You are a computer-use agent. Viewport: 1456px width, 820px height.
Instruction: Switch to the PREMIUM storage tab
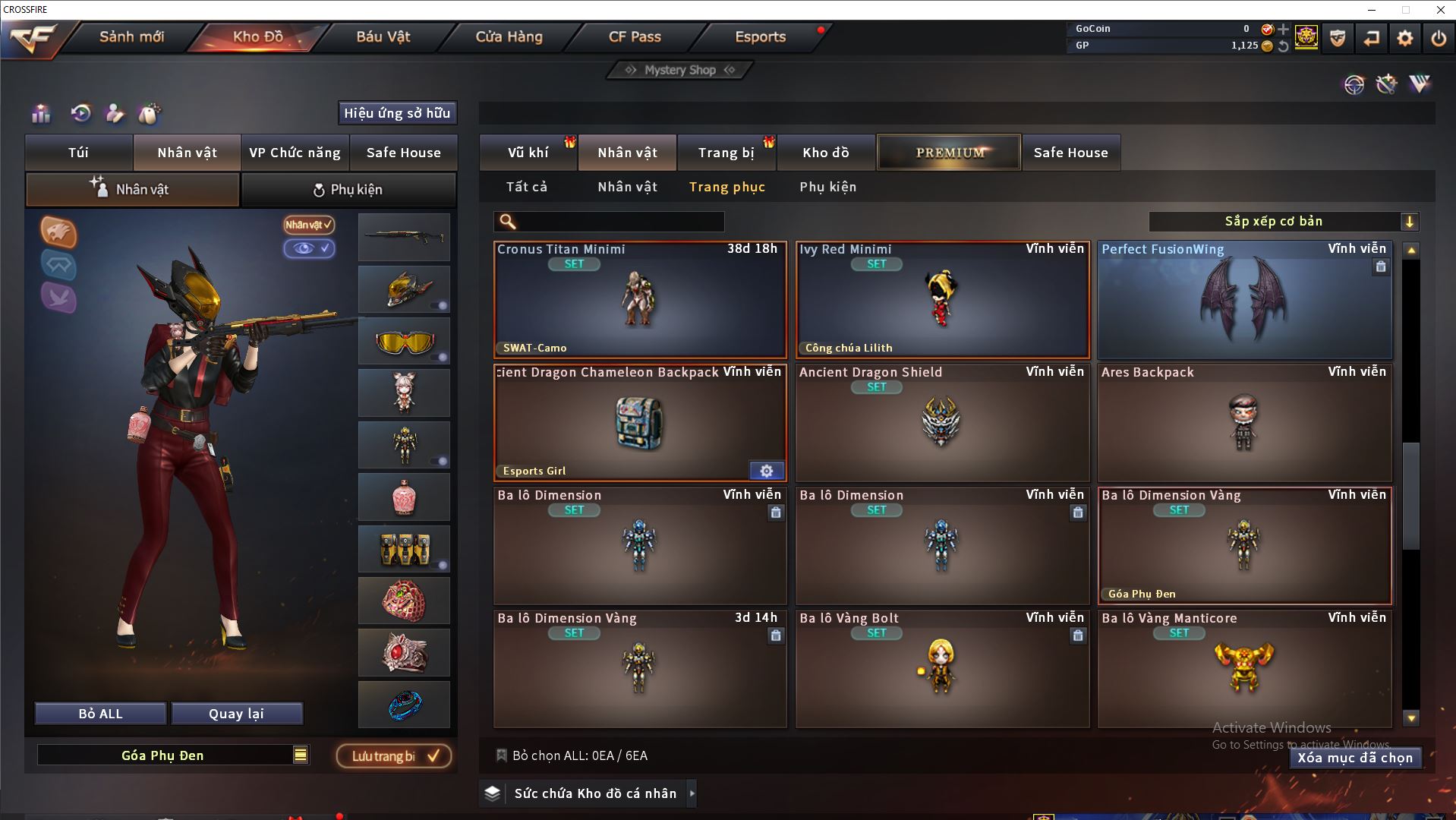pos(949,153)
